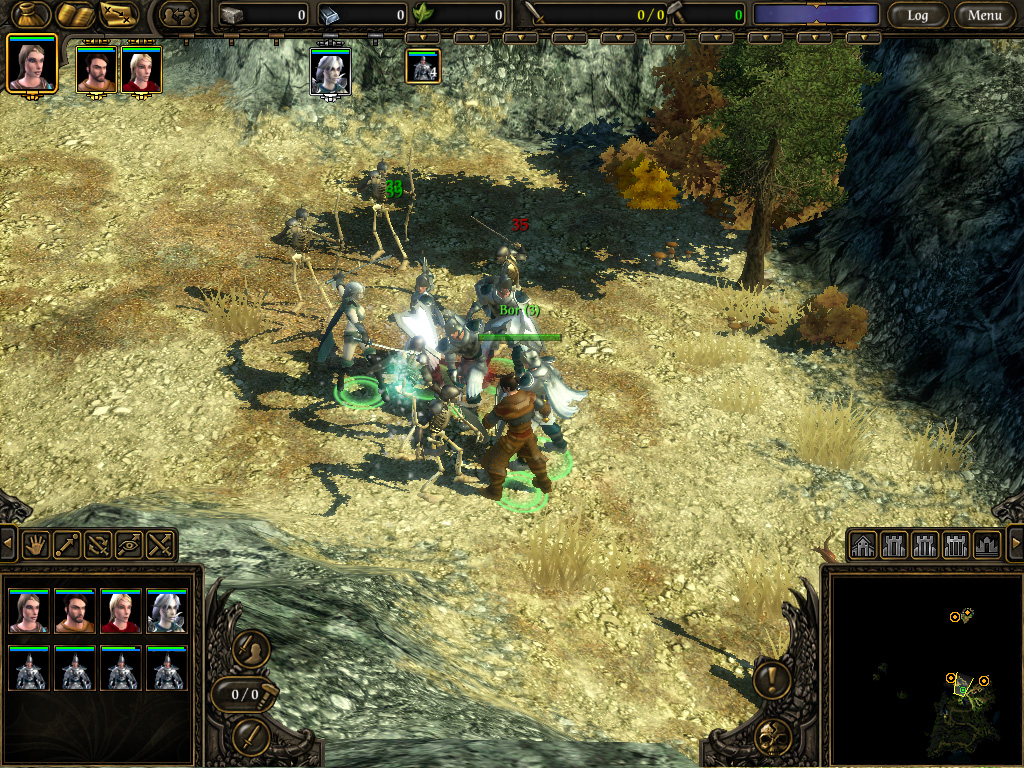
Task: Click the exclamation mark alert button
Action: pyautogui.click(x=772, y=680)
